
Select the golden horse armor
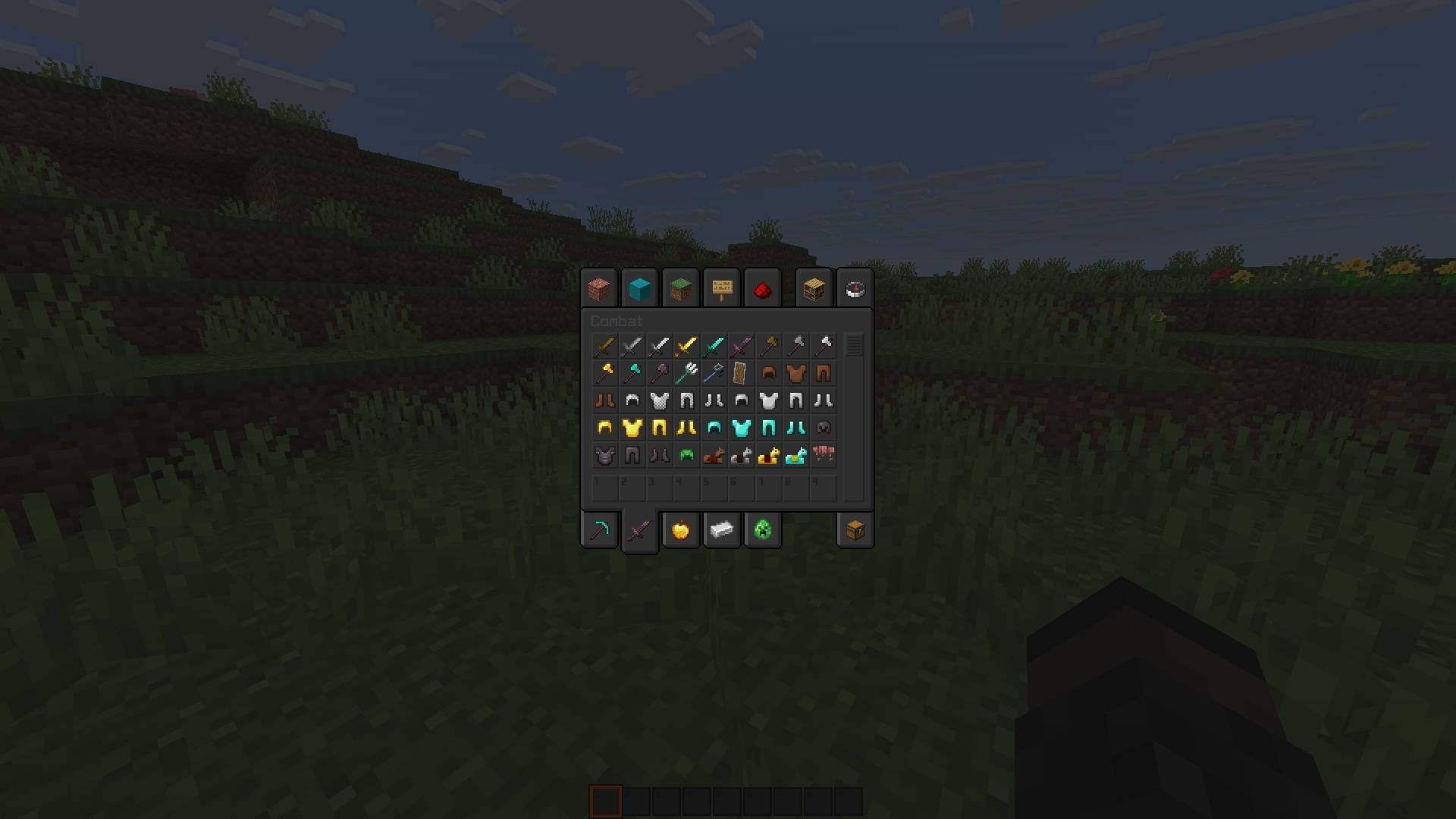click(769, 455)
